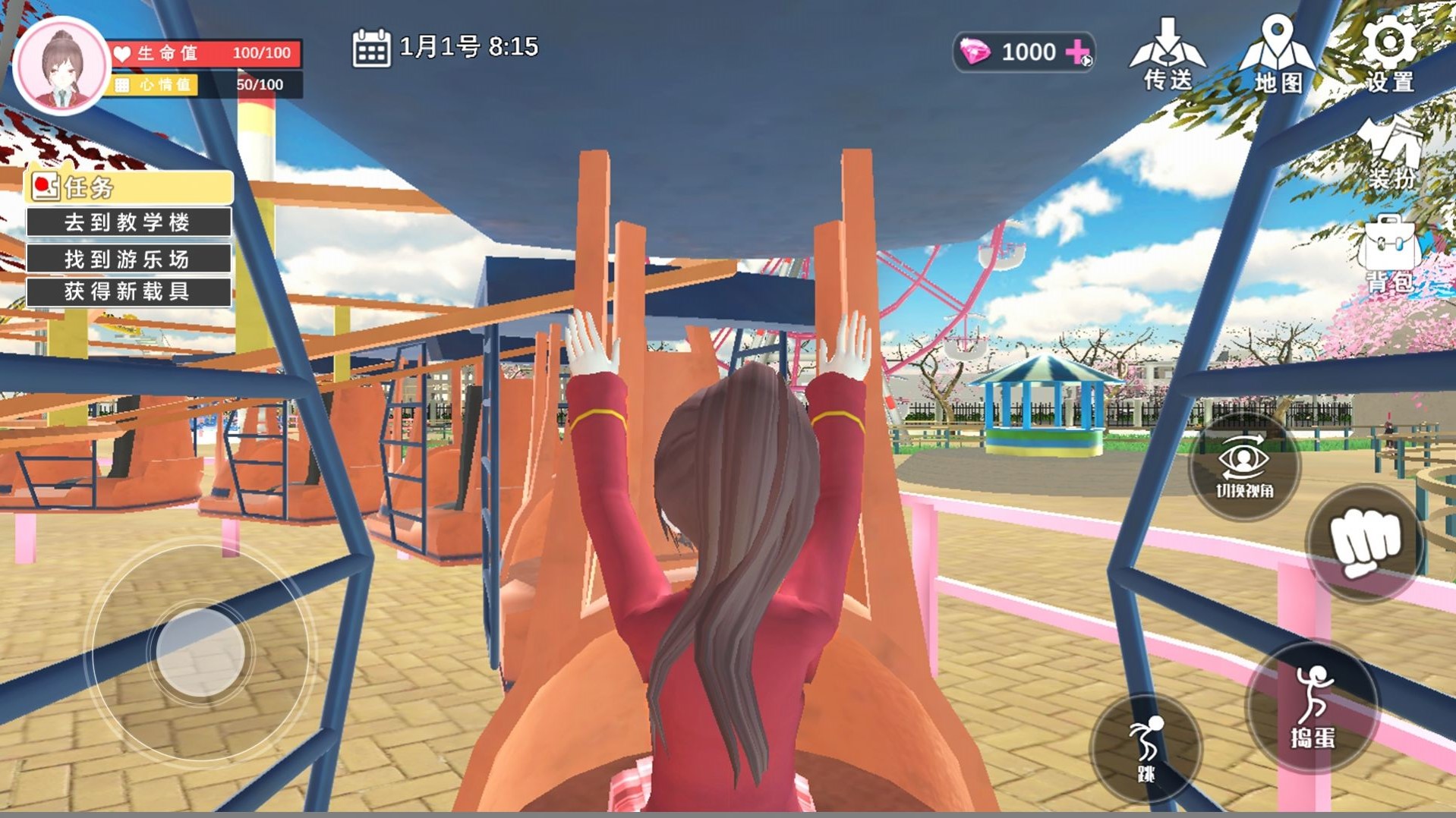
Task: Activate the 捣蛋 mischief action
Action: [1313, 706]
